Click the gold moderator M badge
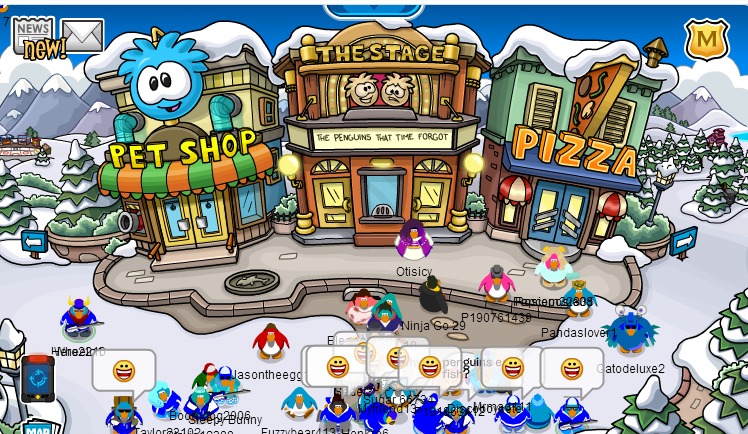 click(x=706, y=40)
